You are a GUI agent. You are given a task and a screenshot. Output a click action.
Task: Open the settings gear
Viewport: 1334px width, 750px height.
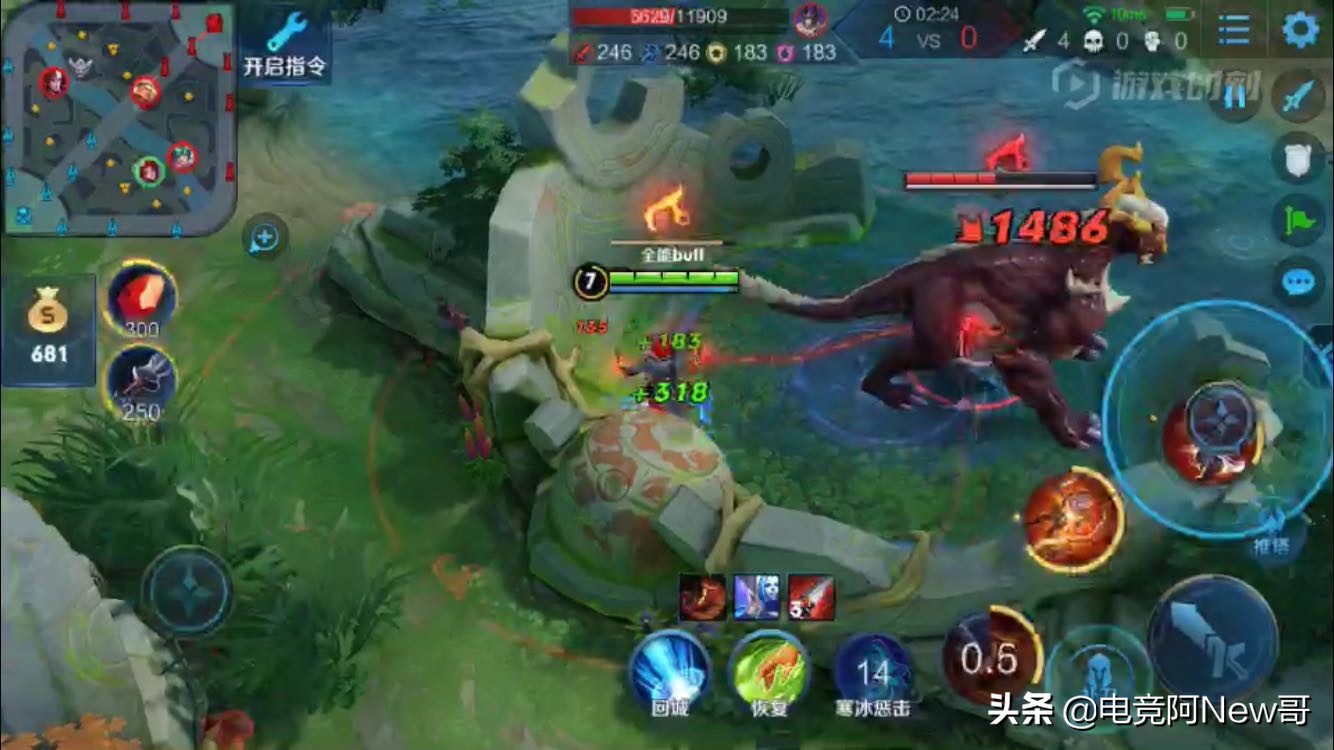tap(1300, 29)
